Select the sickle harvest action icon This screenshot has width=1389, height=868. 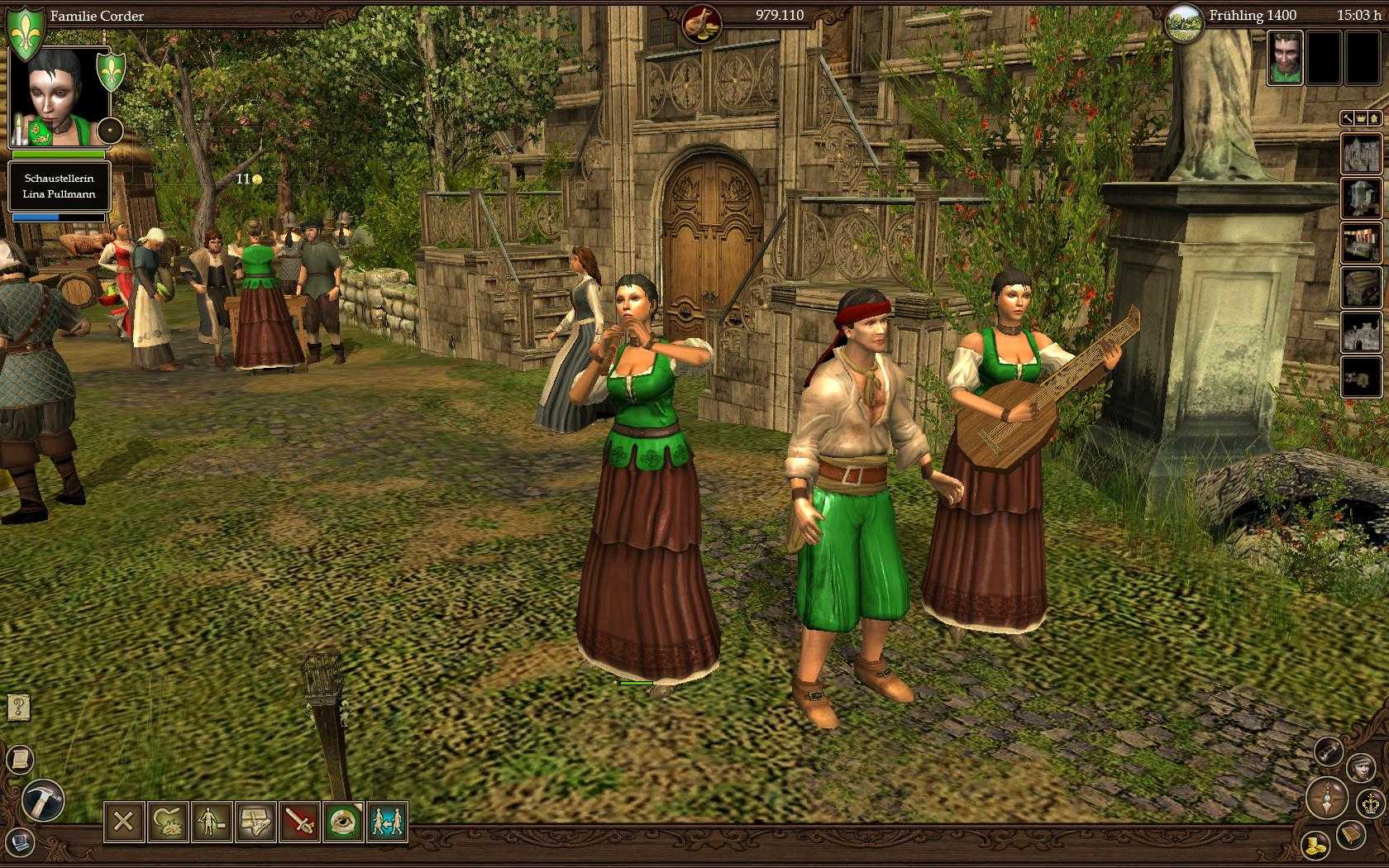[x=169, y=821]
